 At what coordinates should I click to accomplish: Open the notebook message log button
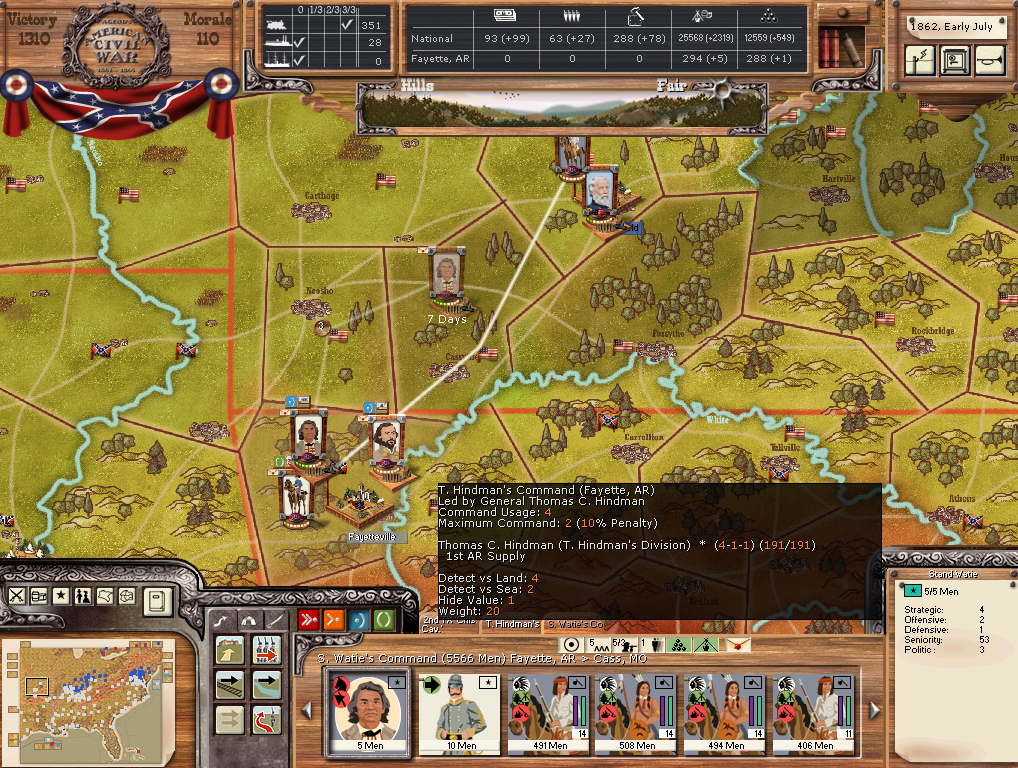click(x=159, y=601)
